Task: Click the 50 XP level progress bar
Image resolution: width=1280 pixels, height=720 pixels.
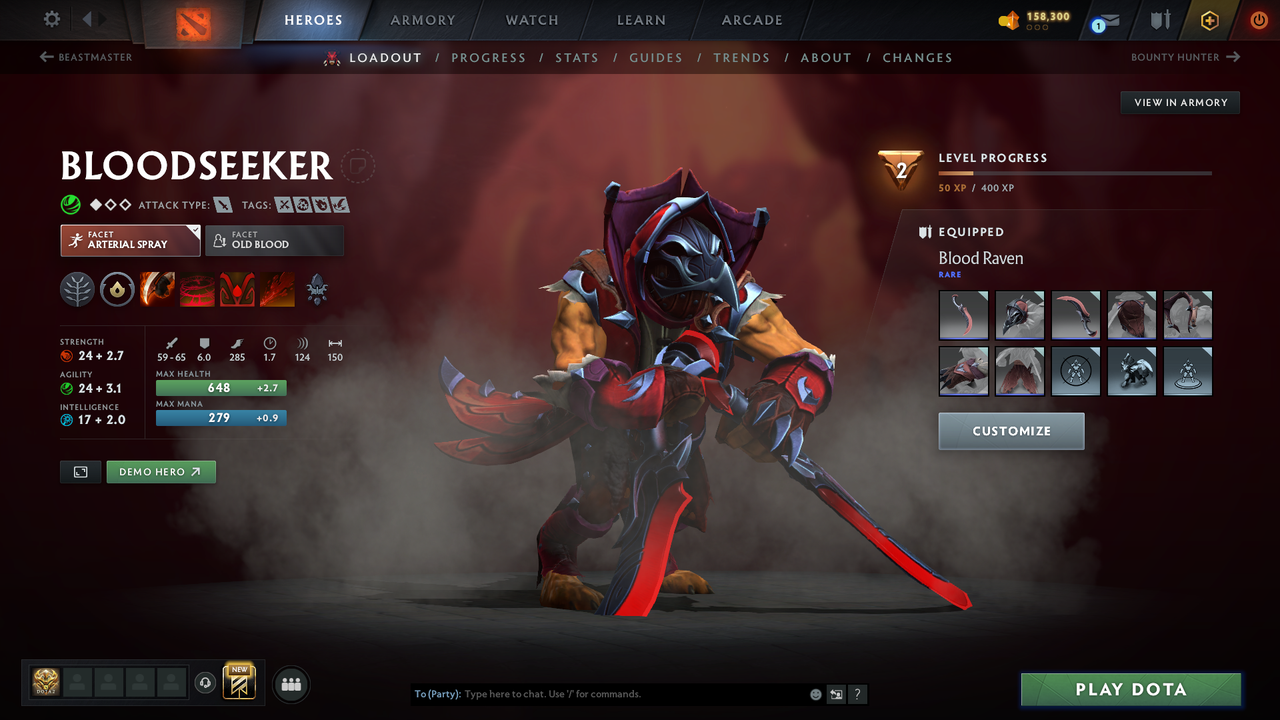Action: 1075,172
